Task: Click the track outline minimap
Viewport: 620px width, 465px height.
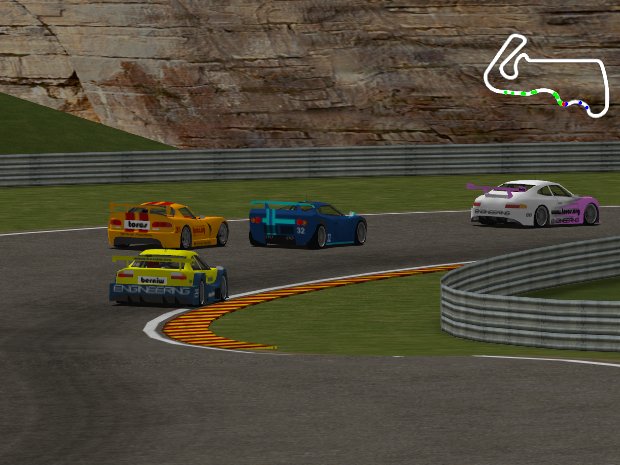Action: pyautogui.click(x=546, y=76)
